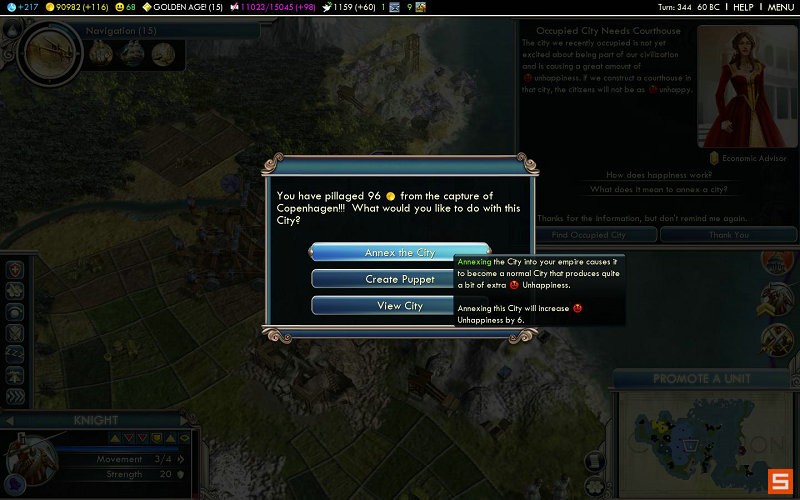Open the game MENU
This screenshot has width=800, height=500.
pos(780,7)
